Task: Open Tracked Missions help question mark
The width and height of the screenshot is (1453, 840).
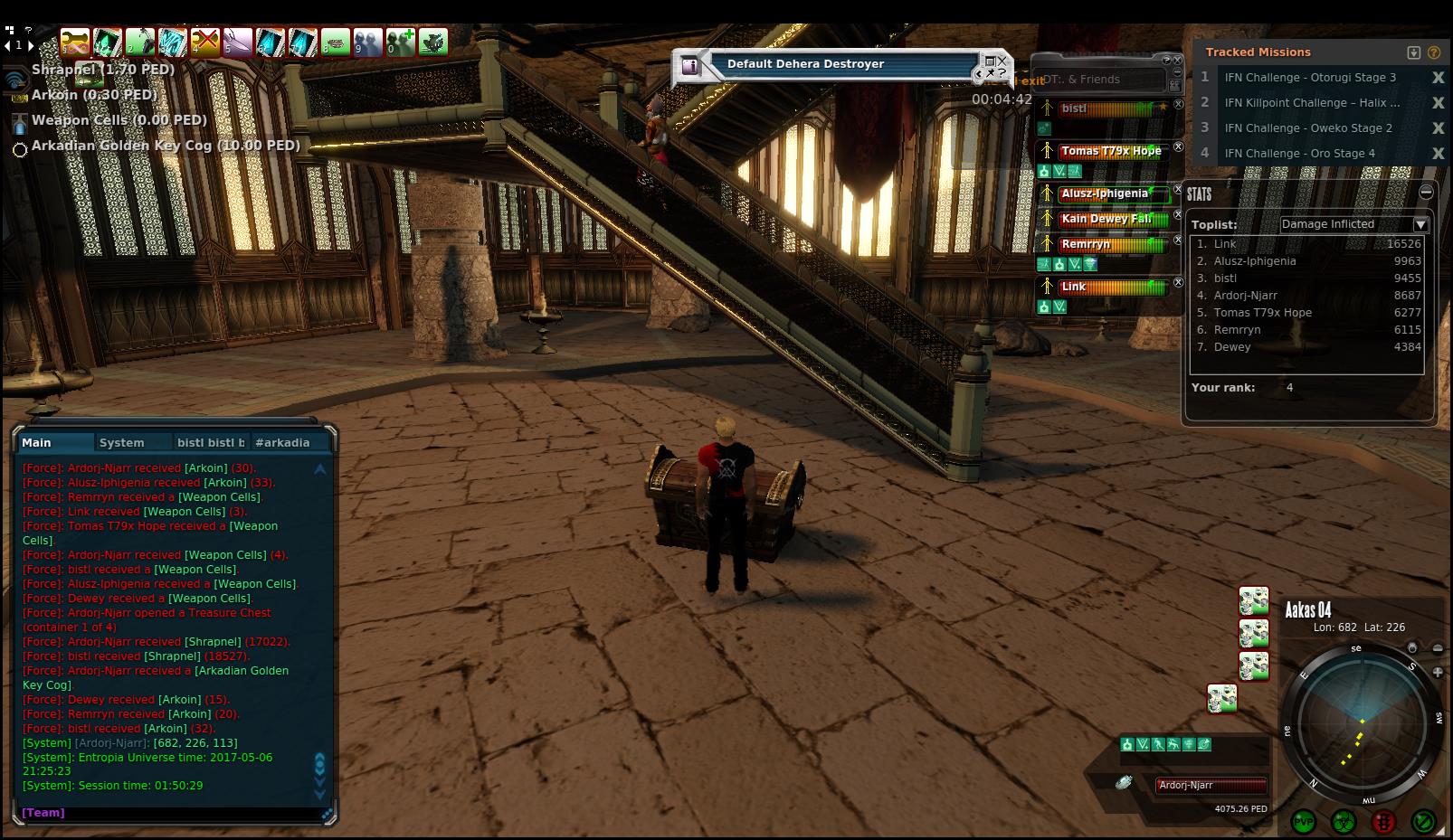Action: tap(1434, 52)
